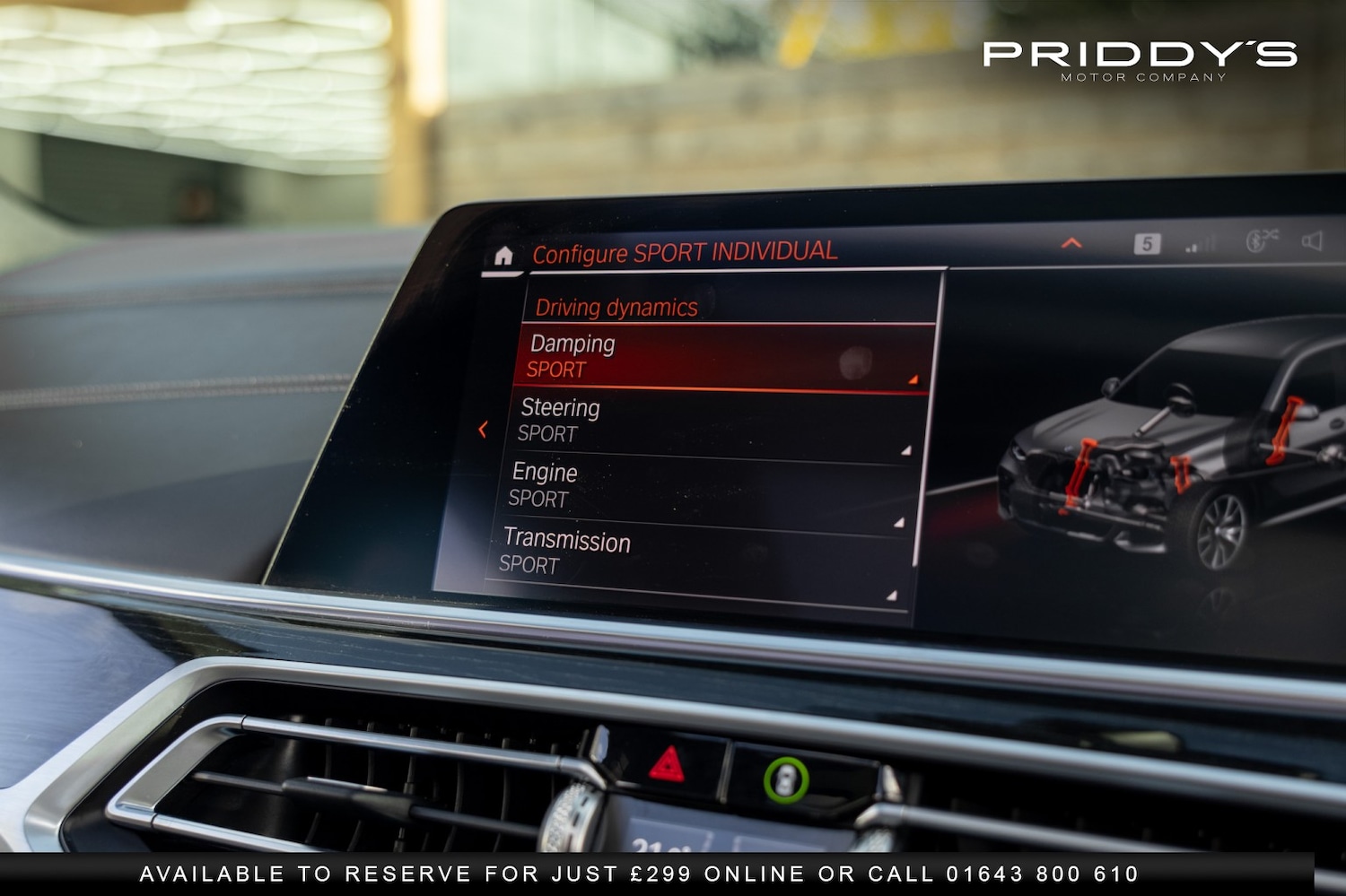Viewport: 1346px width, 896px height.
Task: Open the Configure SPORT INDIVIDUAL menu title
Action: click(685, 252)
